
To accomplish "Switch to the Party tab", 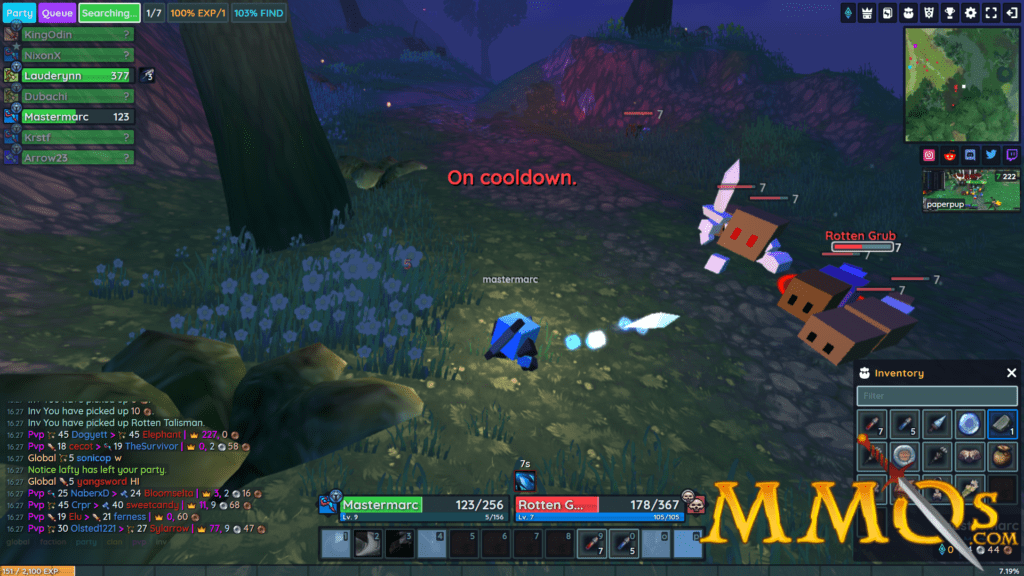I will click(x=19, y=13).
